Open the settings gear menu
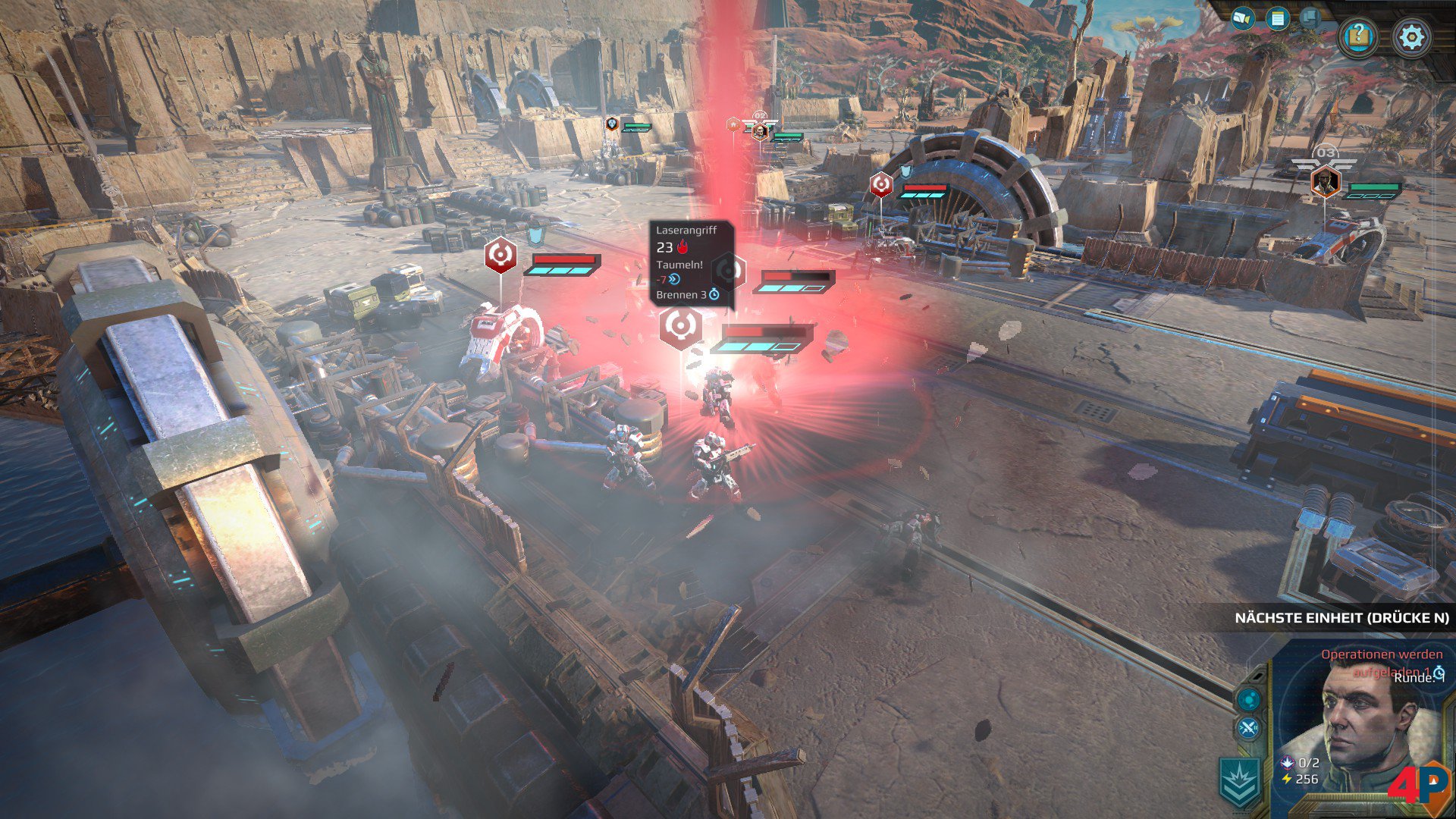 pos(1411,37)
